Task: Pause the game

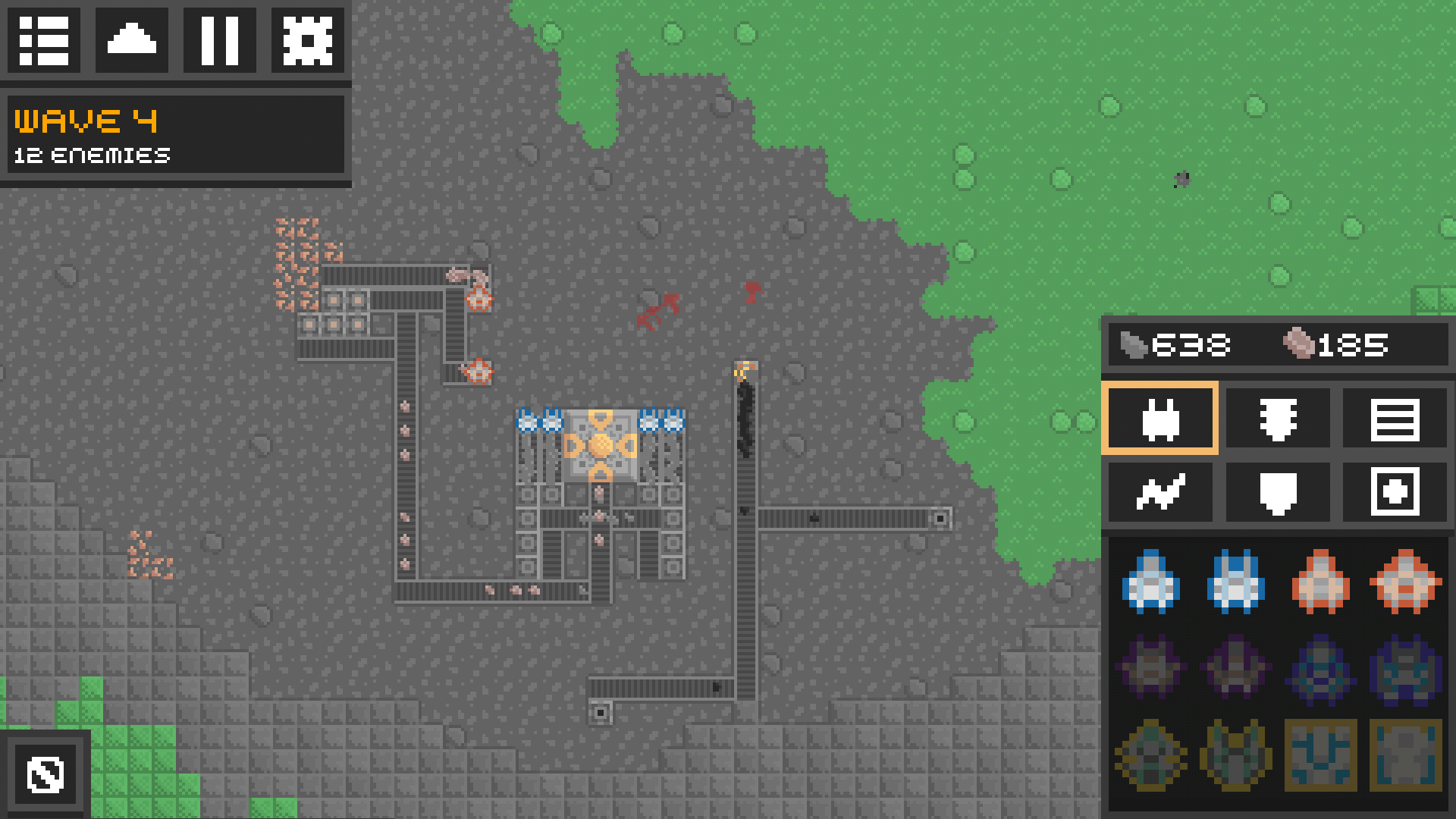Action: 220,39
